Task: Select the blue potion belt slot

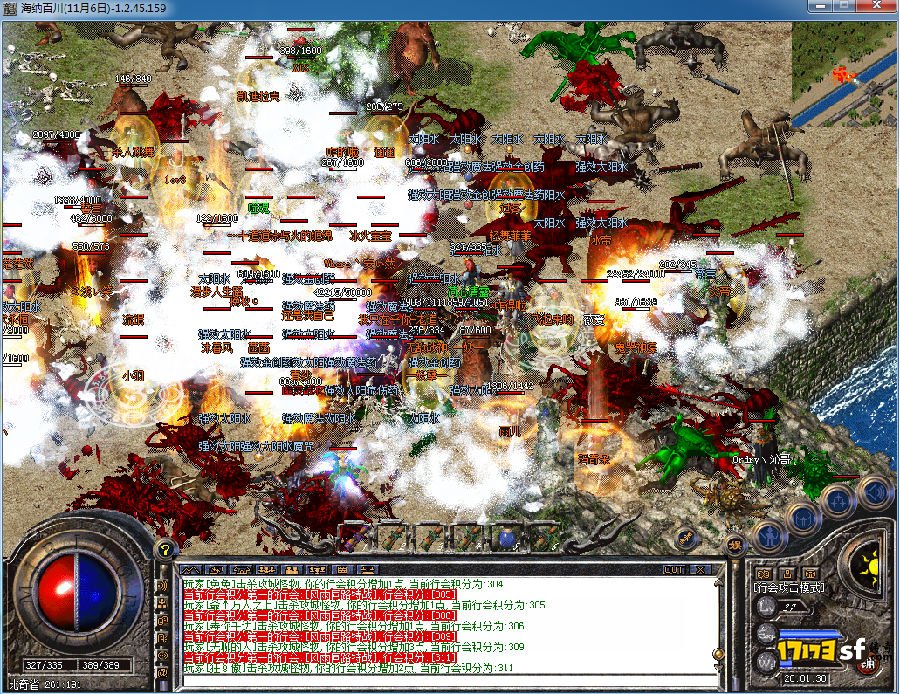Action: [x=507, y=538]
